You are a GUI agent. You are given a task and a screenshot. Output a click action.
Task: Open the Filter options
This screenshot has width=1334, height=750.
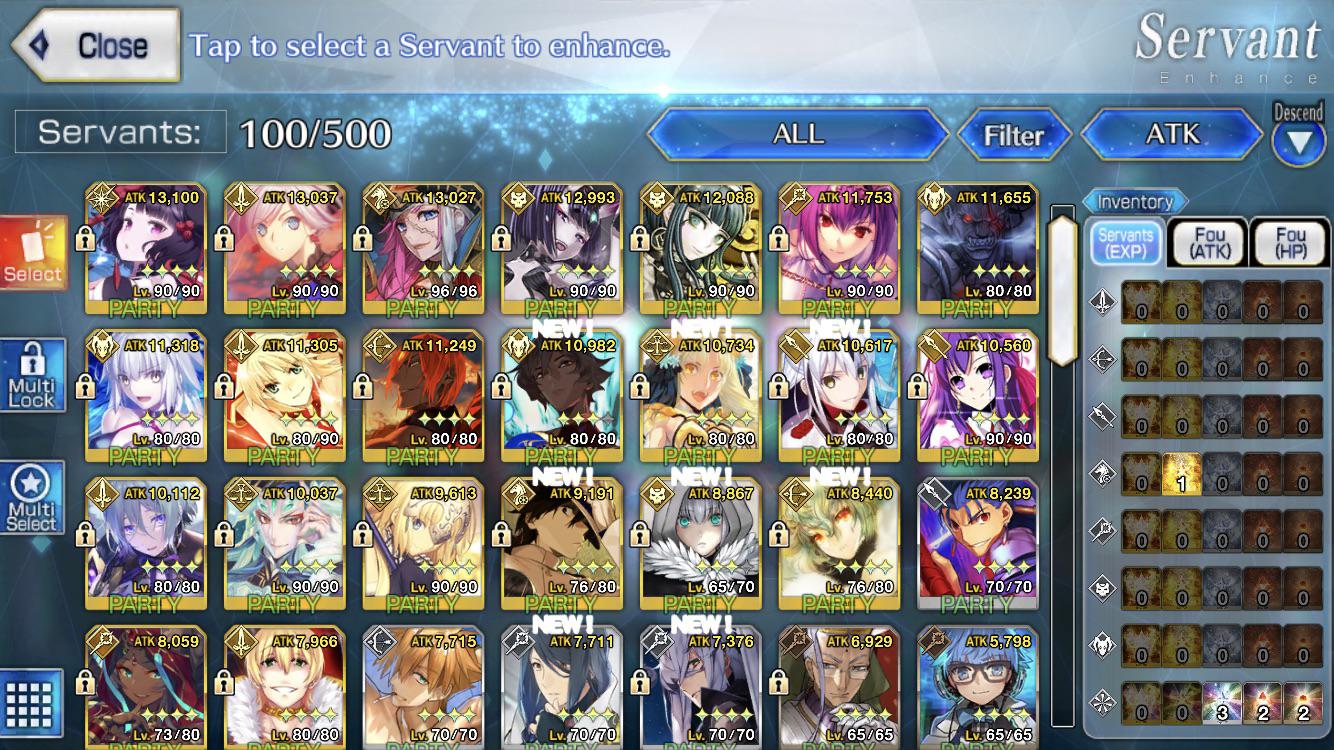point(1015,136)
